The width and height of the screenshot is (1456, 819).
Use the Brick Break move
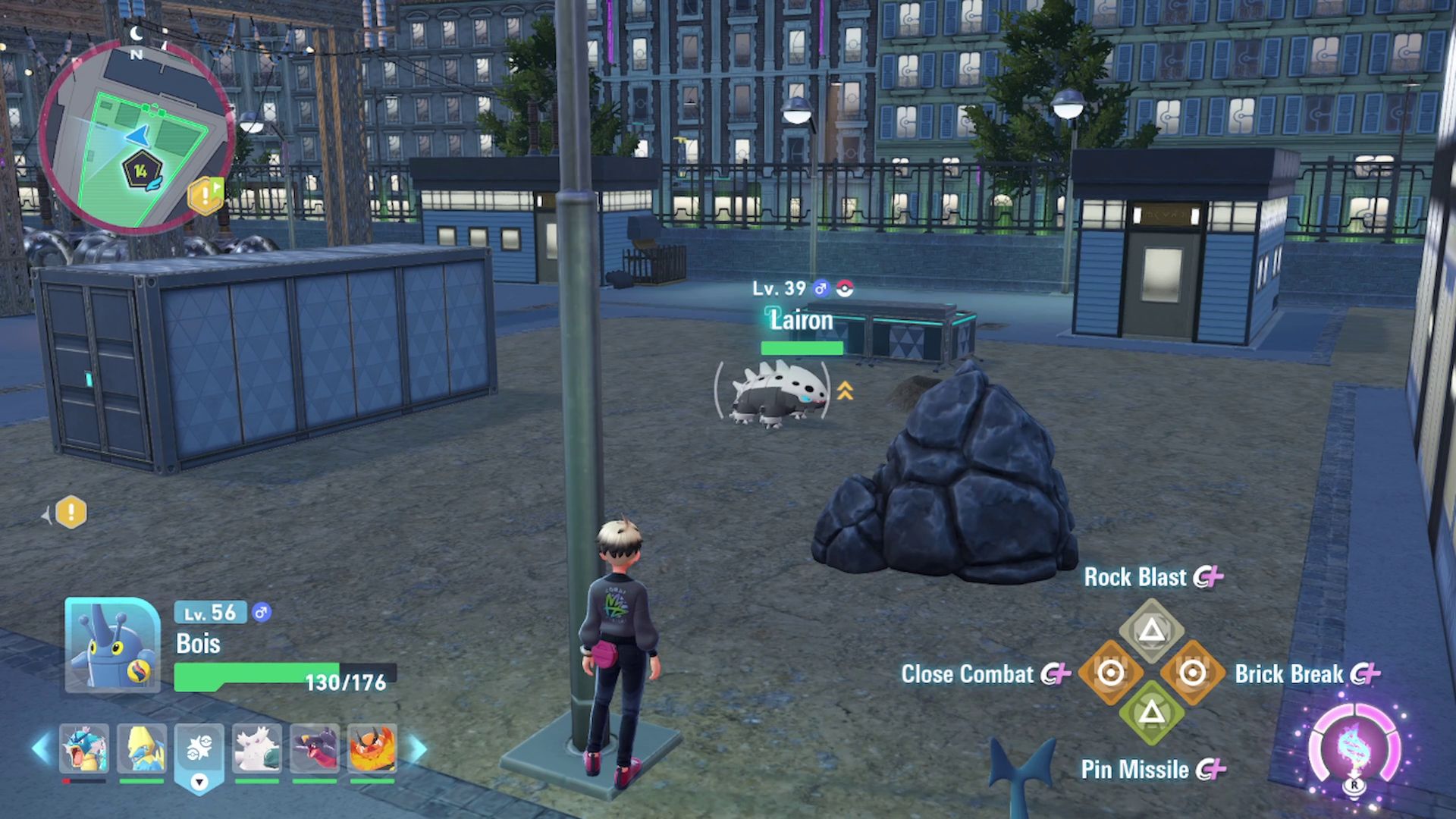pos(1192,673)
